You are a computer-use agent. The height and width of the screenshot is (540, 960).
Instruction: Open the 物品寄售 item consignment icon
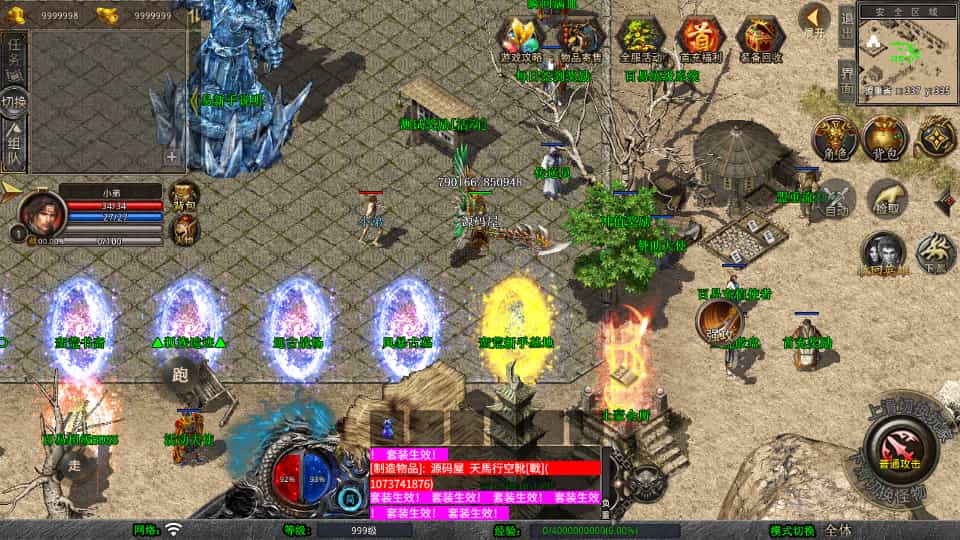580,38
